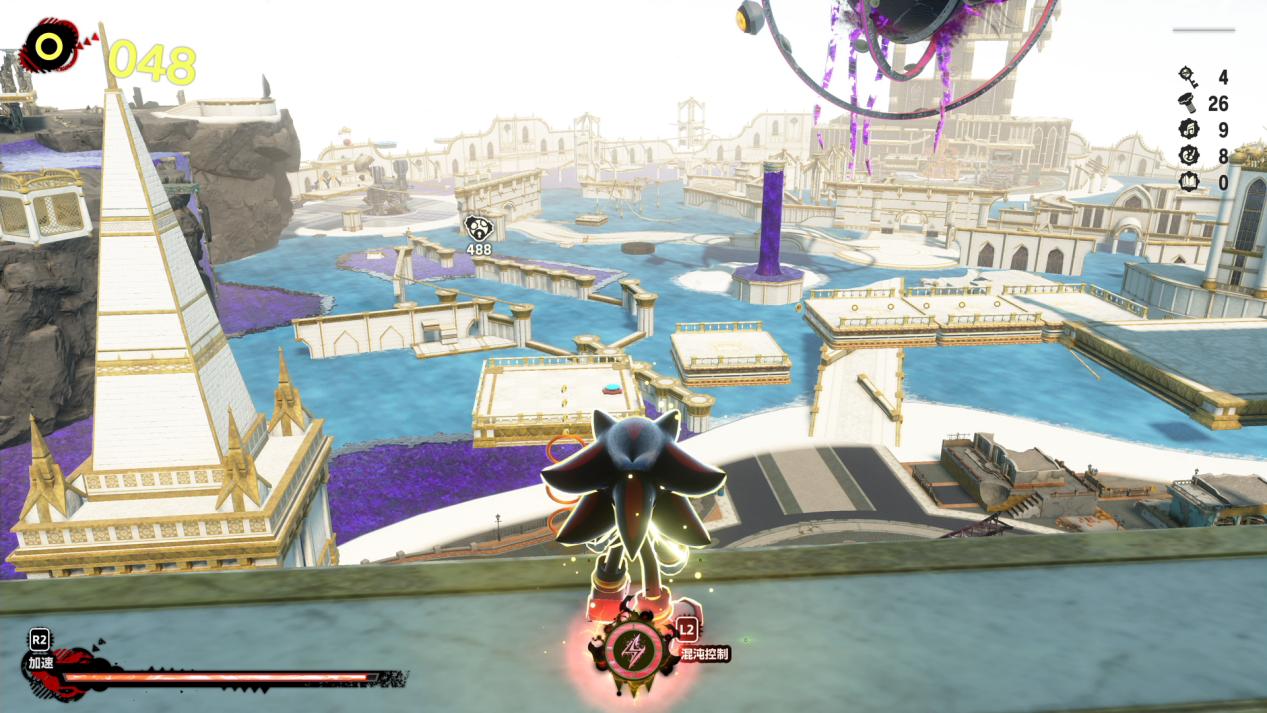Select the gear bolt collectible icon
The image size is (1267, 713).
coord(1189,103)
